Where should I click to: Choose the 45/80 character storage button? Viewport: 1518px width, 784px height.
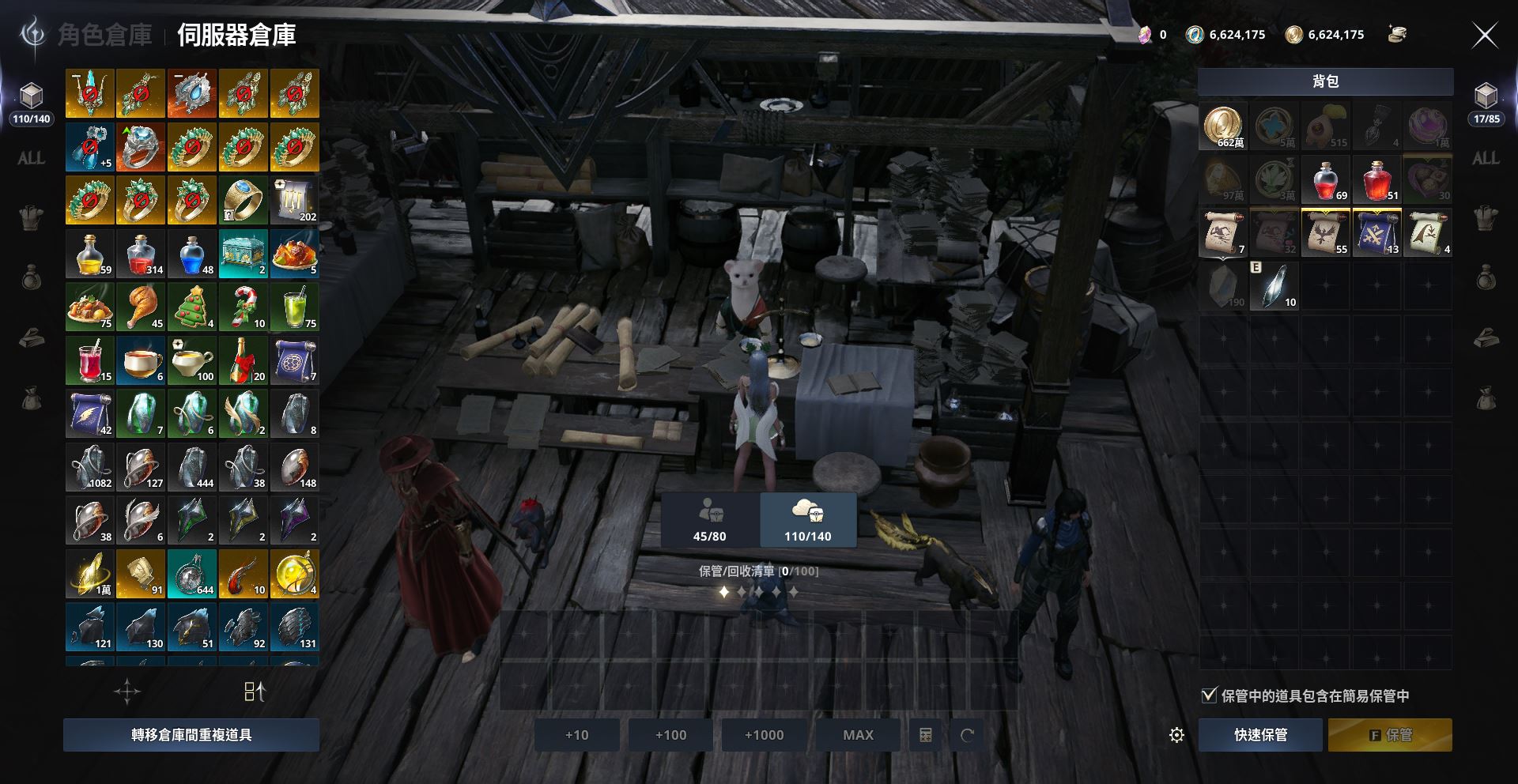pyautogui.click(x=709, y=520)
